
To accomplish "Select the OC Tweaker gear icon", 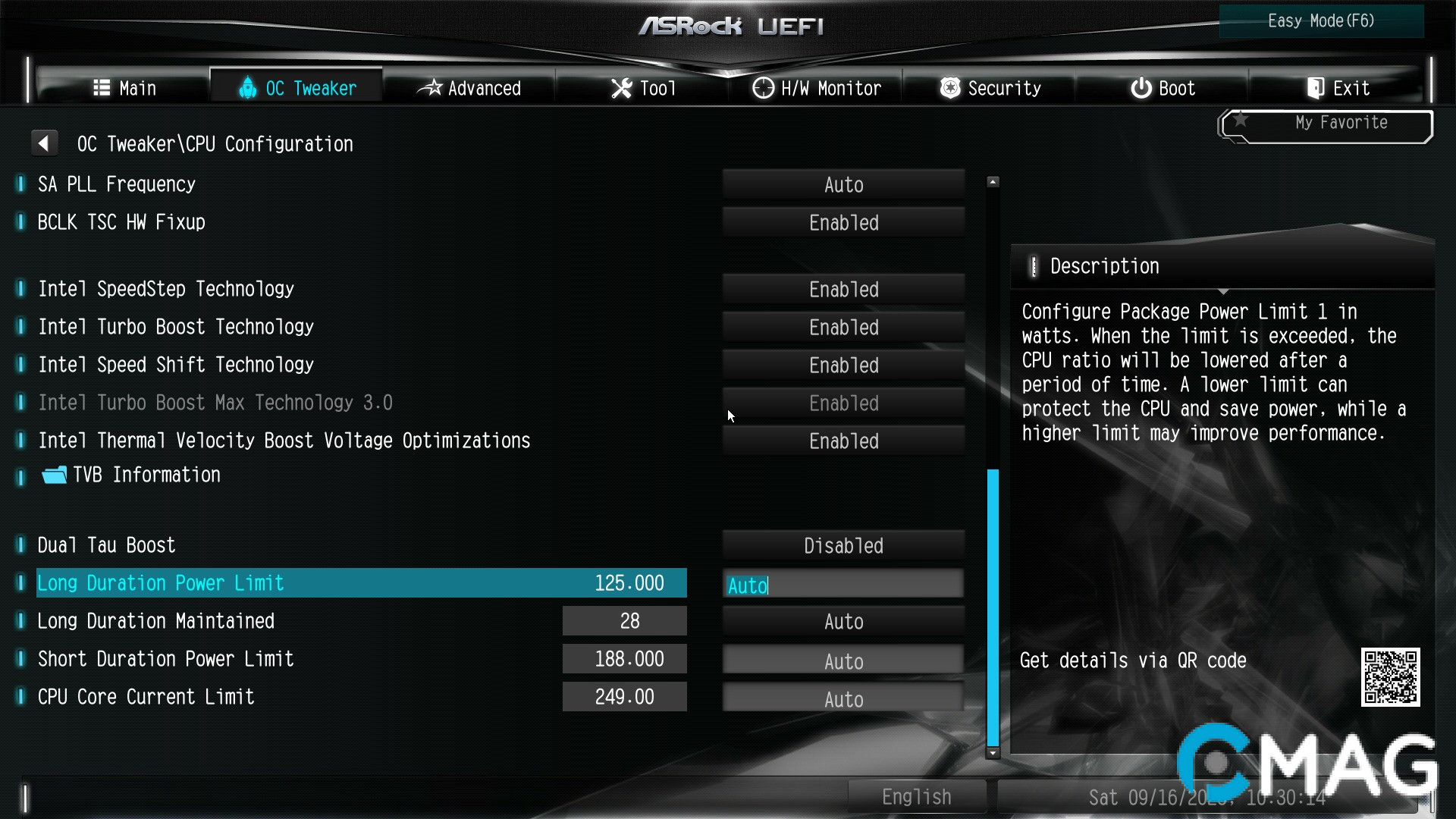I will pyautogui.click(x=247, y=88).
